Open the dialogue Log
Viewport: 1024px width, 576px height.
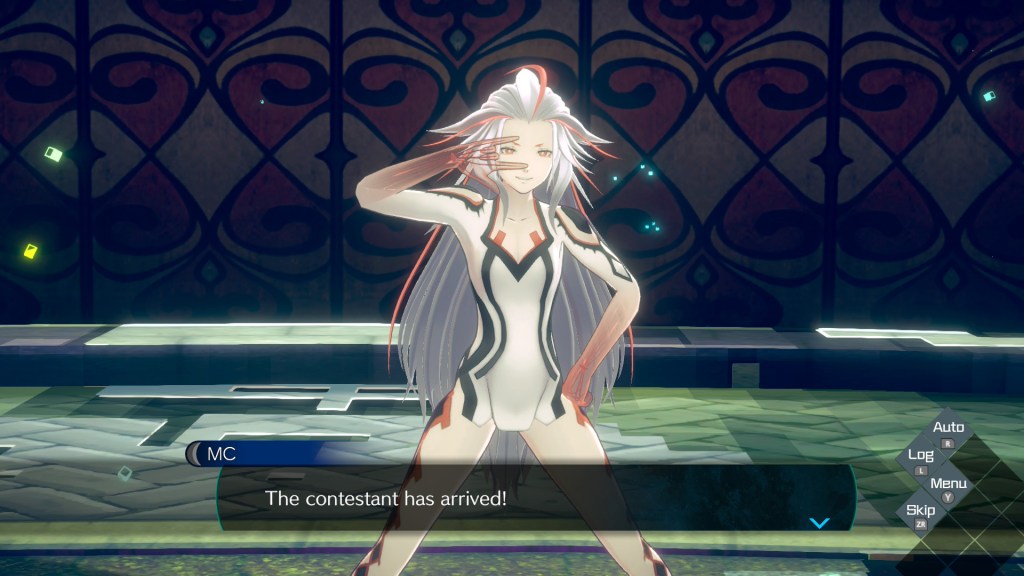(x=921, y=458)
